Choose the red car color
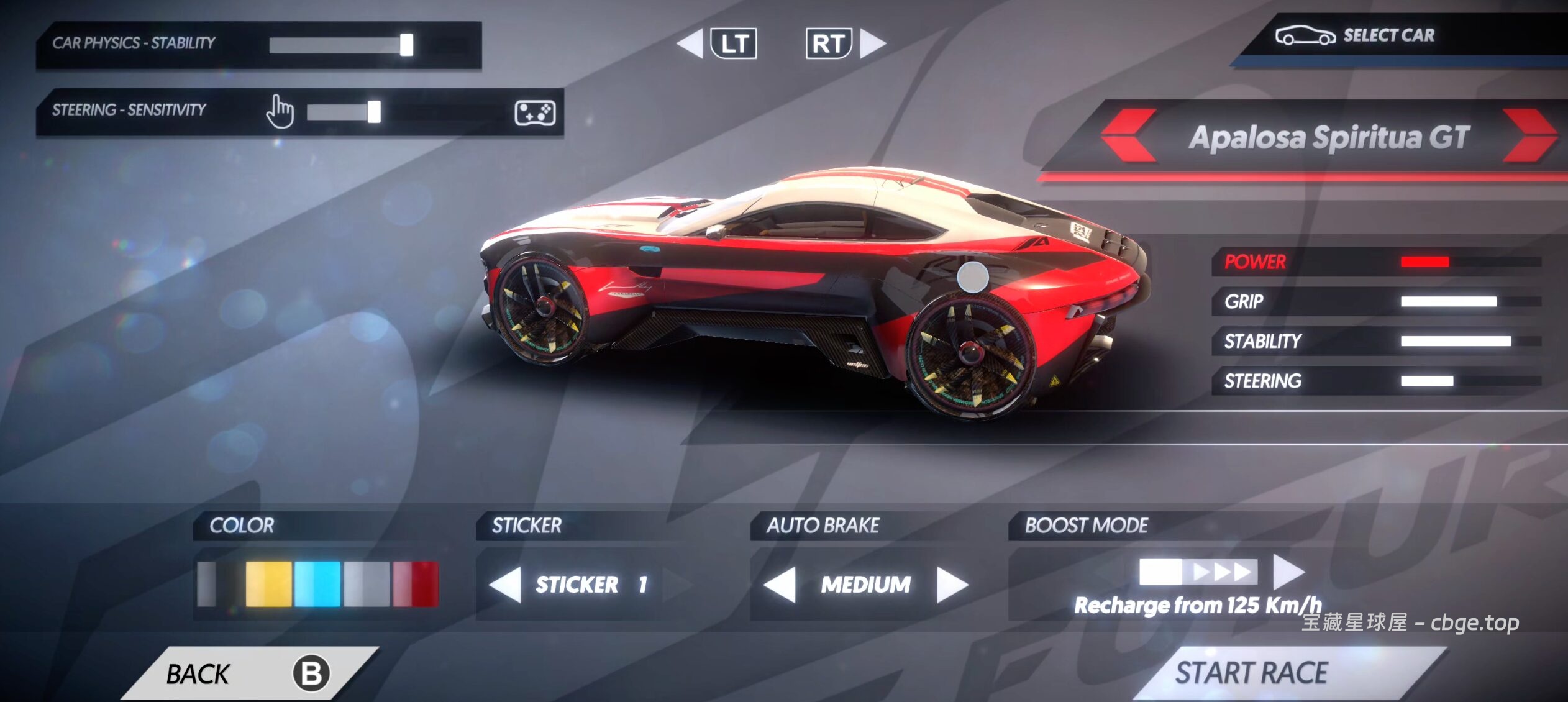 click(416, 584)
